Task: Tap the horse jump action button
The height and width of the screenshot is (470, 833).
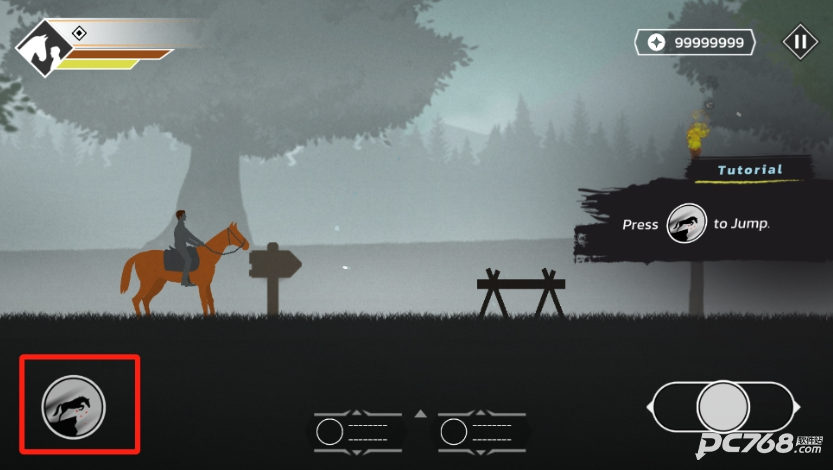Action: [73, 407]
